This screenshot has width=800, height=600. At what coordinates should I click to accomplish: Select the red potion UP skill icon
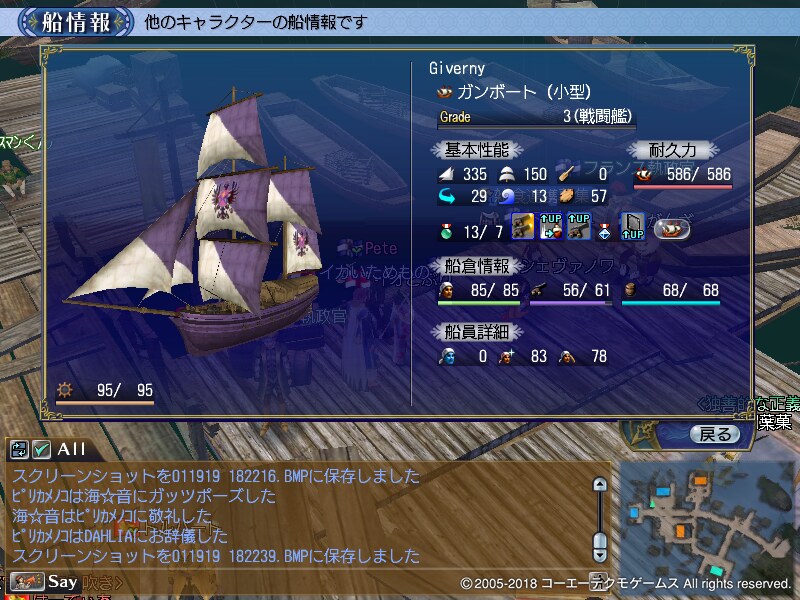click(x=550, y=227)
